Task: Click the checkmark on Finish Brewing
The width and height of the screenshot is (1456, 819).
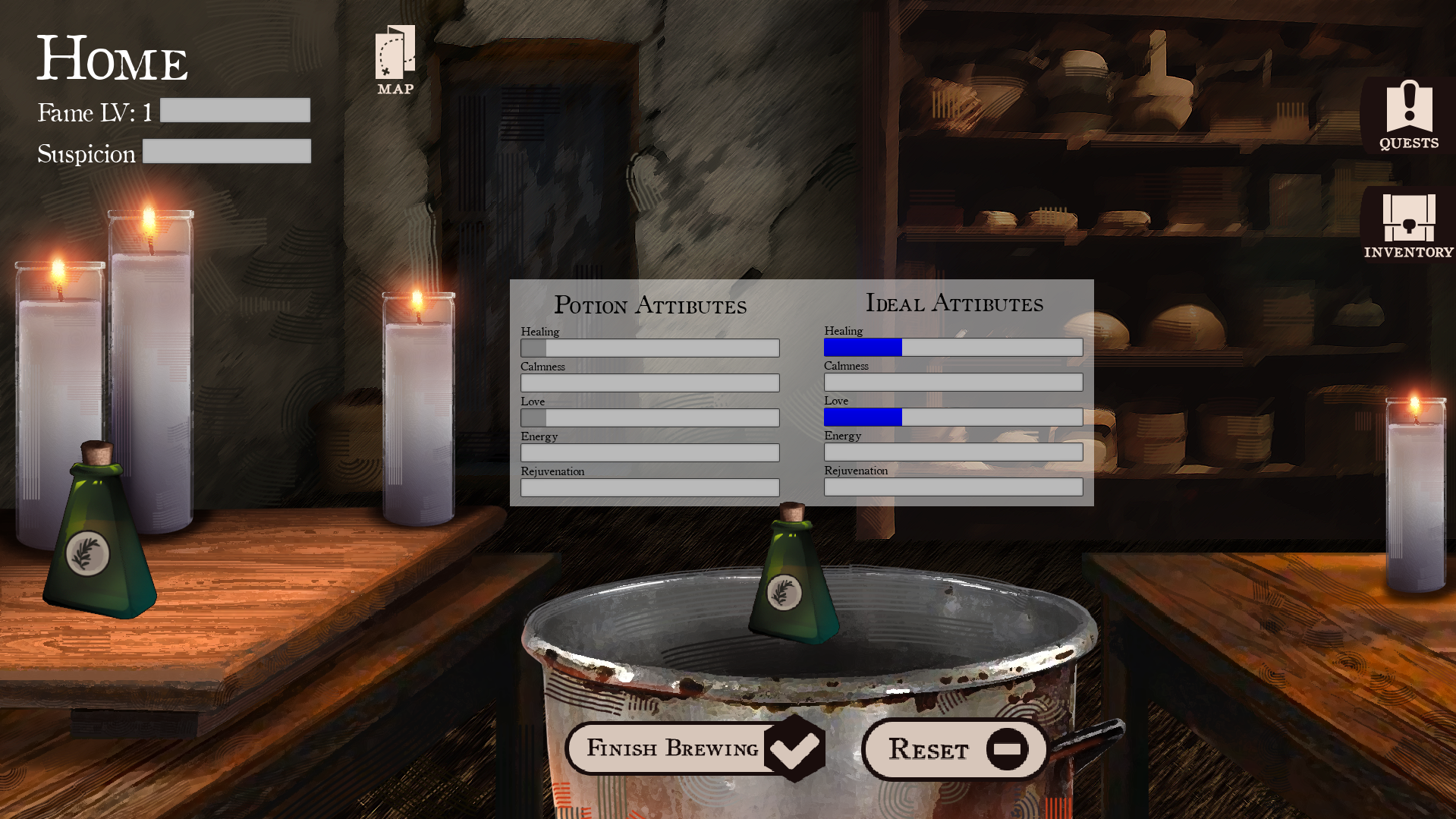Action: coord(794,749)
